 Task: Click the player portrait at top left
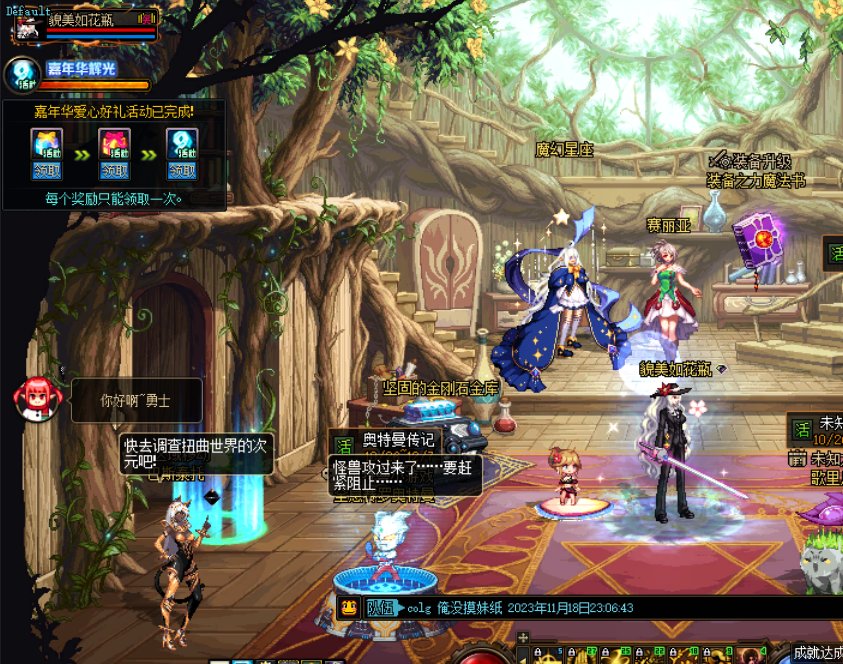(26, 27)
